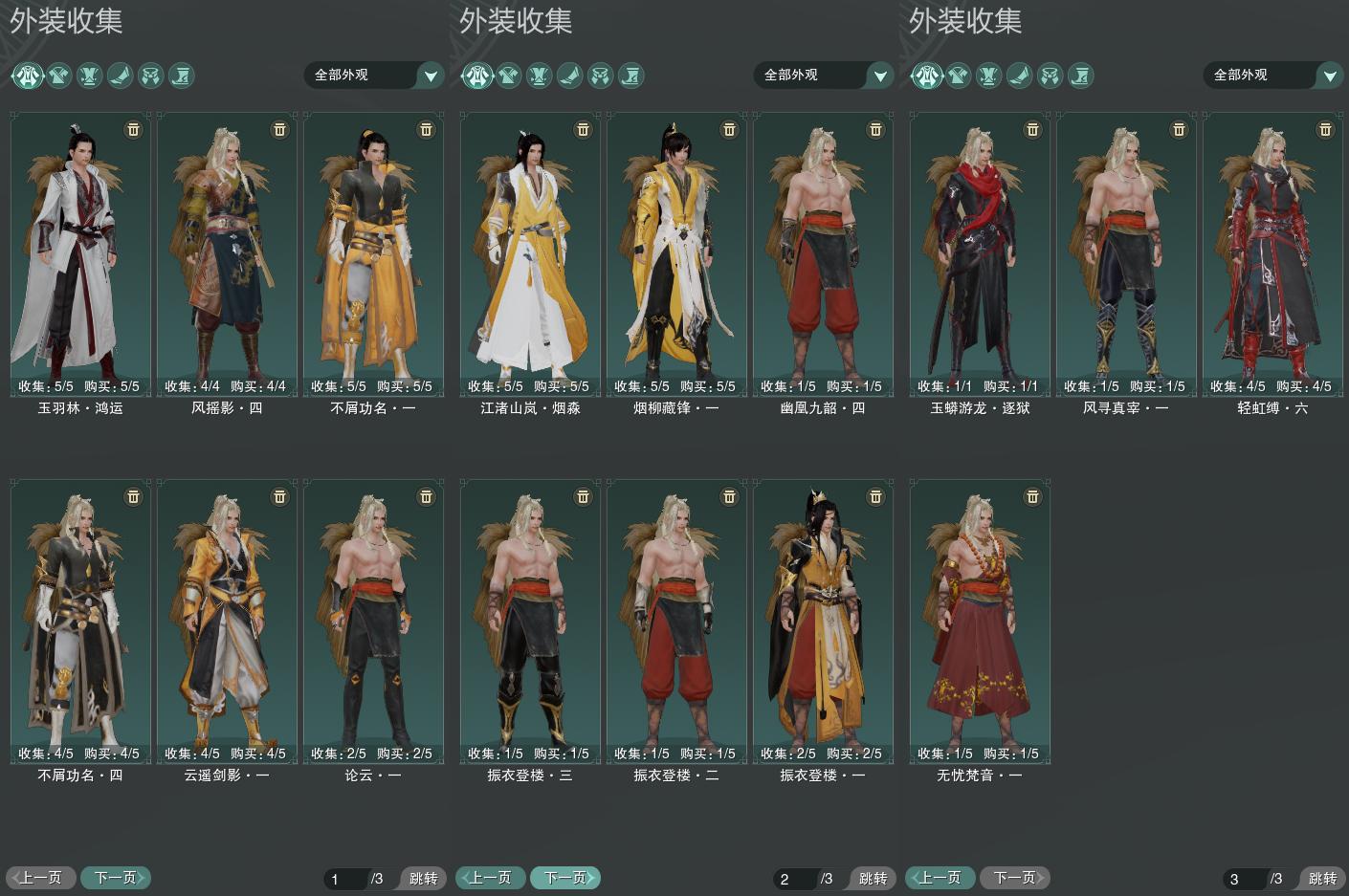
Task: Select the 玉羽林·鸿运 outfit card
Action: point(80,253)
